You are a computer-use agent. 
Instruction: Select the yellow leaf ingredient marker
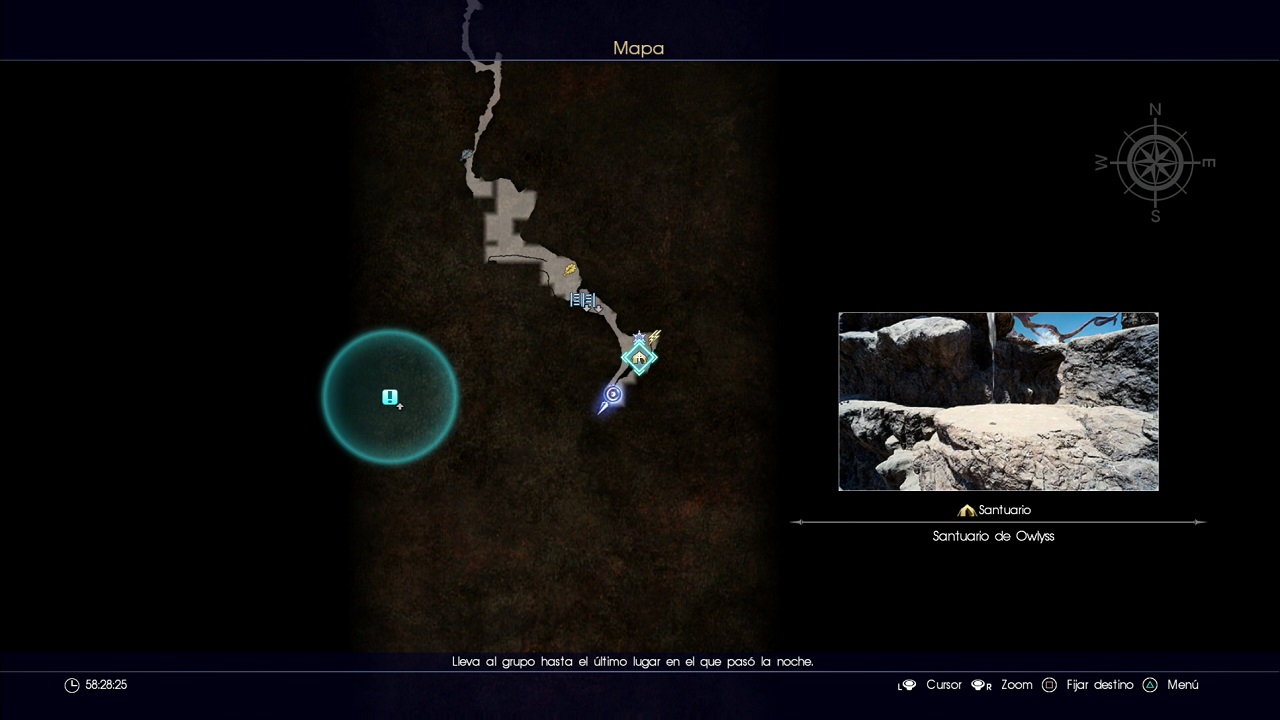pos(570,268)
